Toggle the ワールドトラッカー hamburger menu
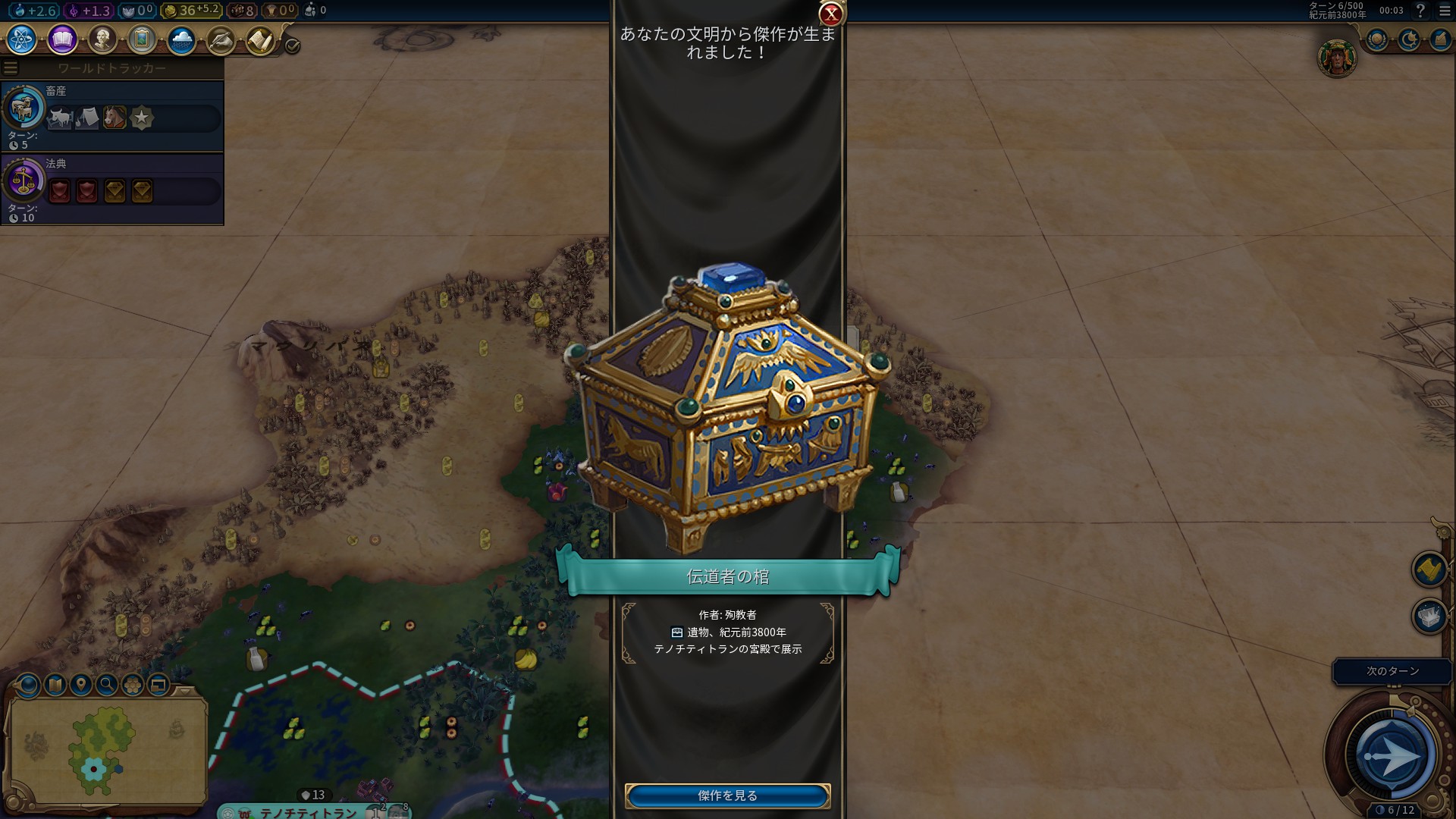Screen dimensions: 1456x819 pyautogui.click(x=11, y=68)
